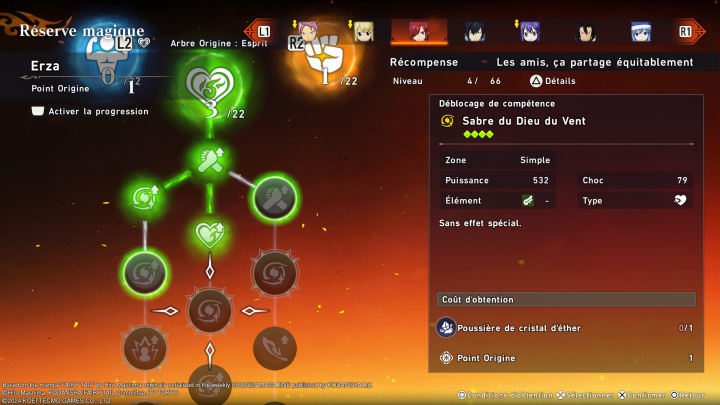720x405 pixels.
Task: Choose the small green heart skill node
Action: pos(209,235)
